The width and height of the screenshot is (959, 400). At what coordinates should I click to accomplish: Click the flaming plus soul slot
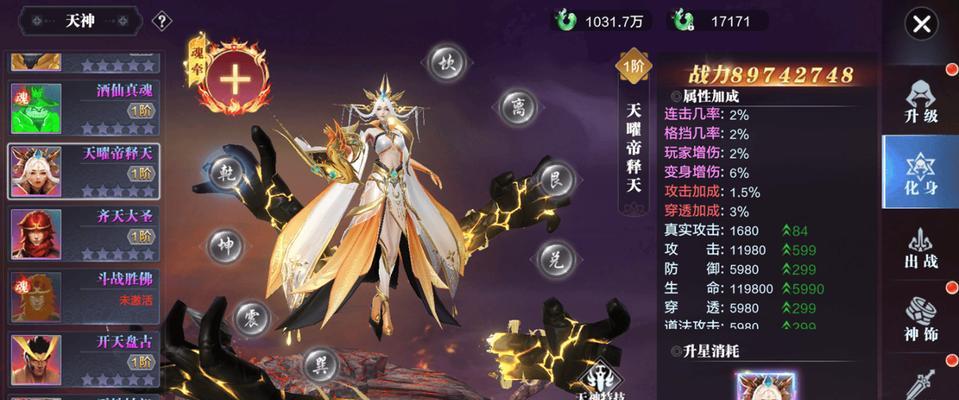[x=234, y=79]
